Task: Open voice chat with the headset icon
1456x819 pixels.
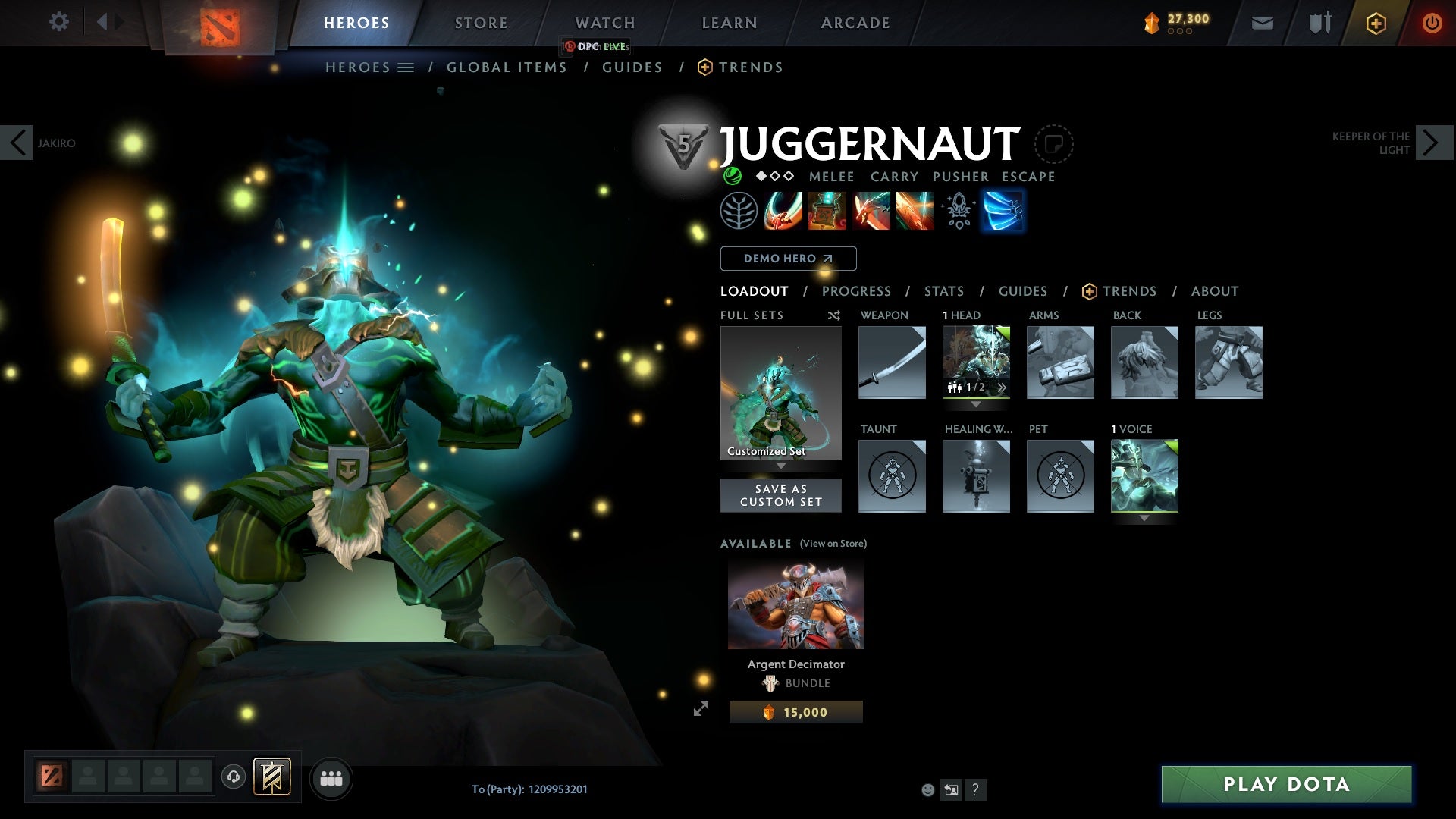Action: [x=233, y=777]
